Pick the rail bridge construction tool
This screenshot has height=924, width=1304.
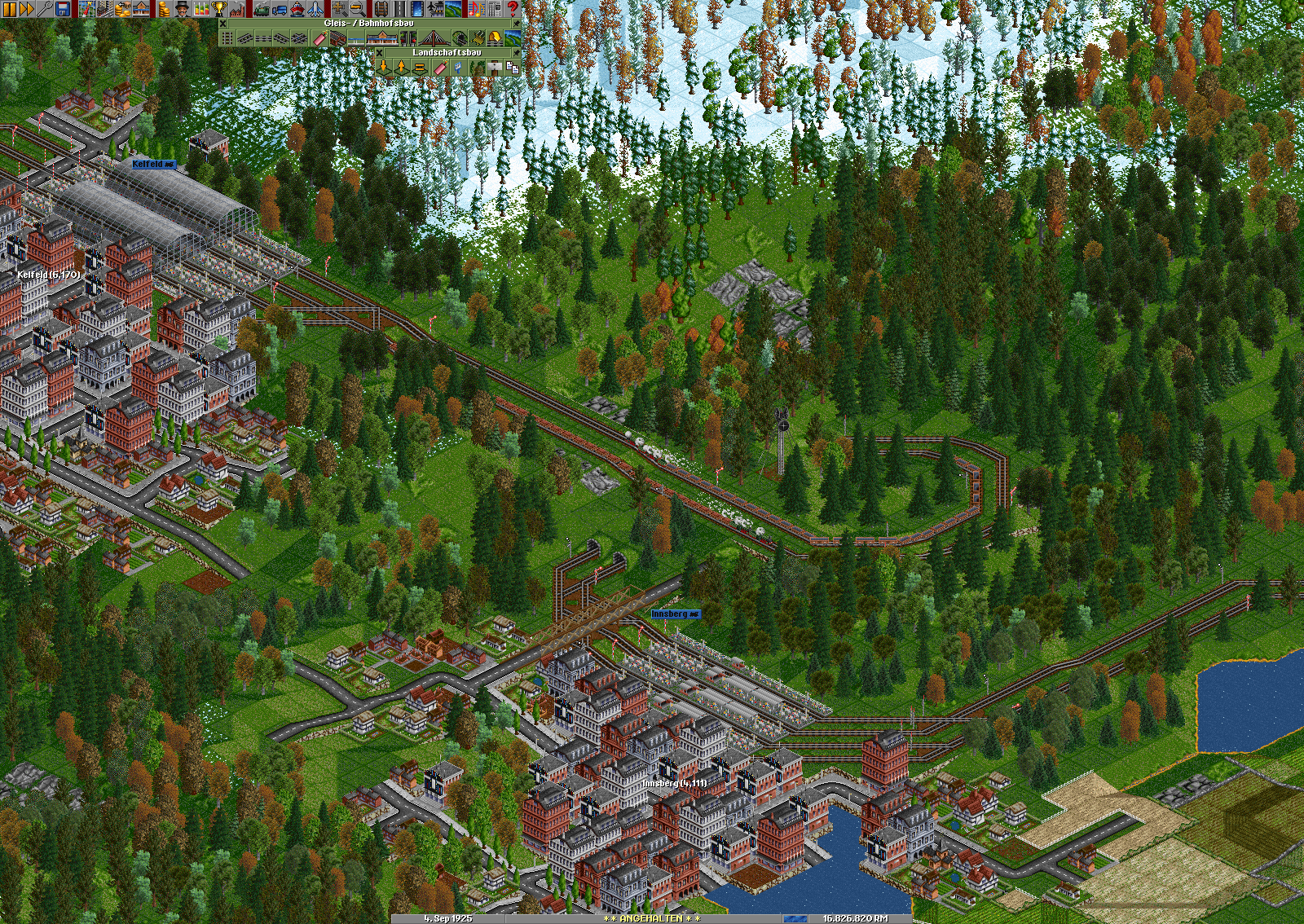coord(432,37)
